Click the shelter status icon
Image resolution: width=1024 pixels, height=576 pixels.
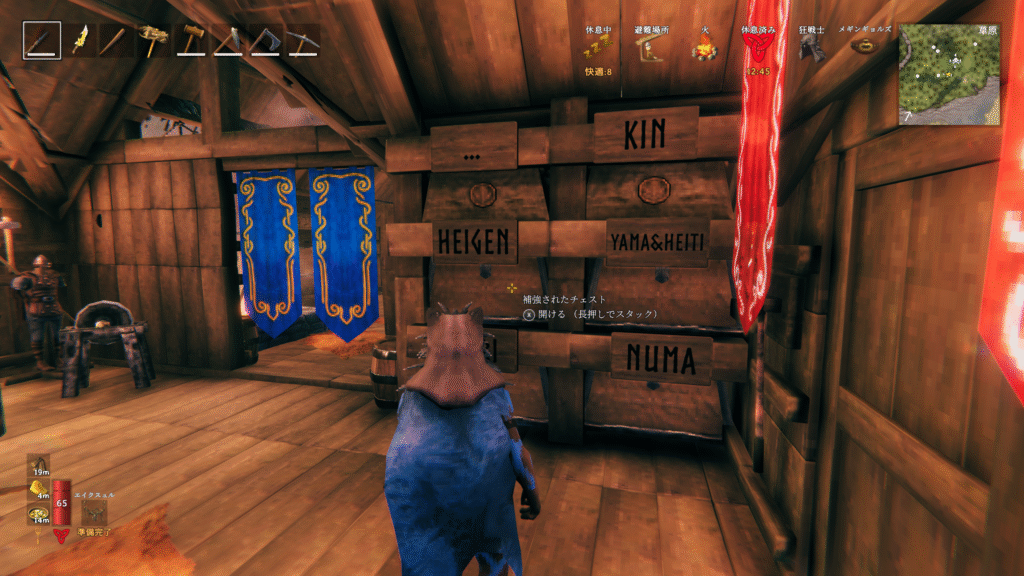click(652, 50)
